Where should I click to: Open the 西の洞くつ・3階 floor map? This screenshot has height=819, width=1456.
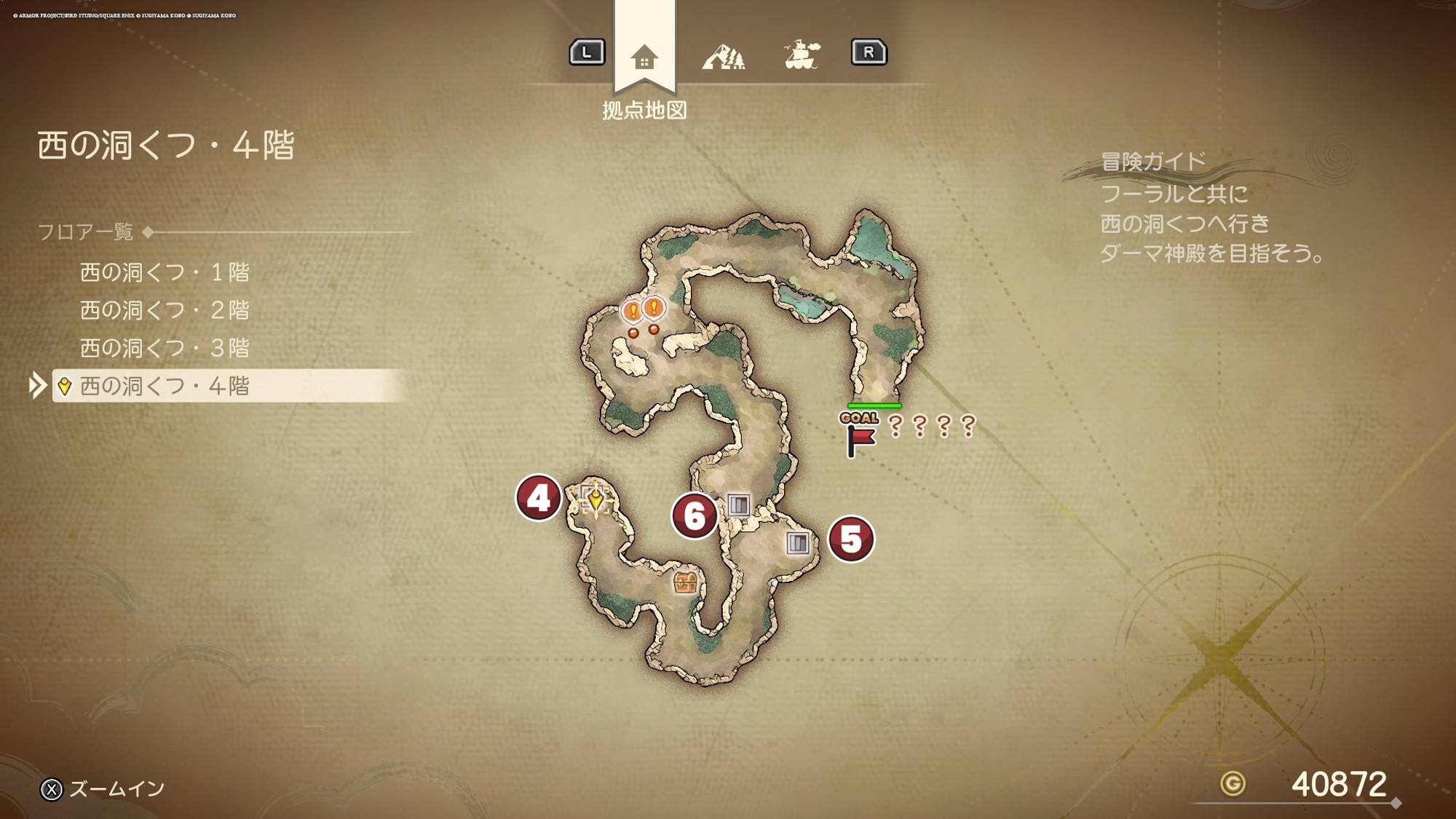[165, 348]
